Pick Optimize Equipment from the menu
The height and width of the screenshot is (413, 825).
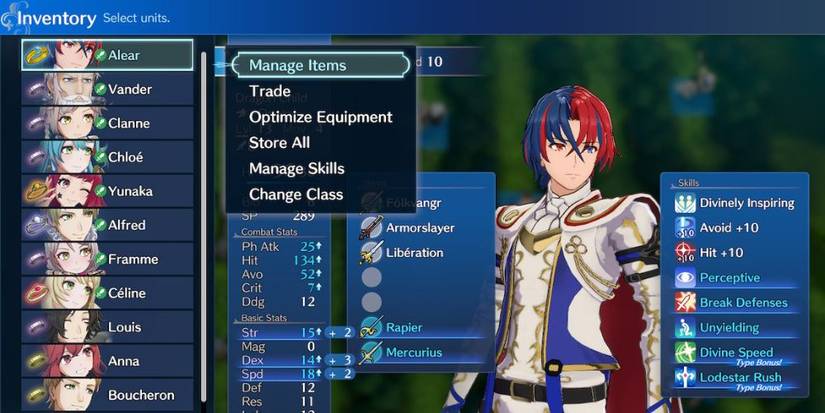pos(320,117)
